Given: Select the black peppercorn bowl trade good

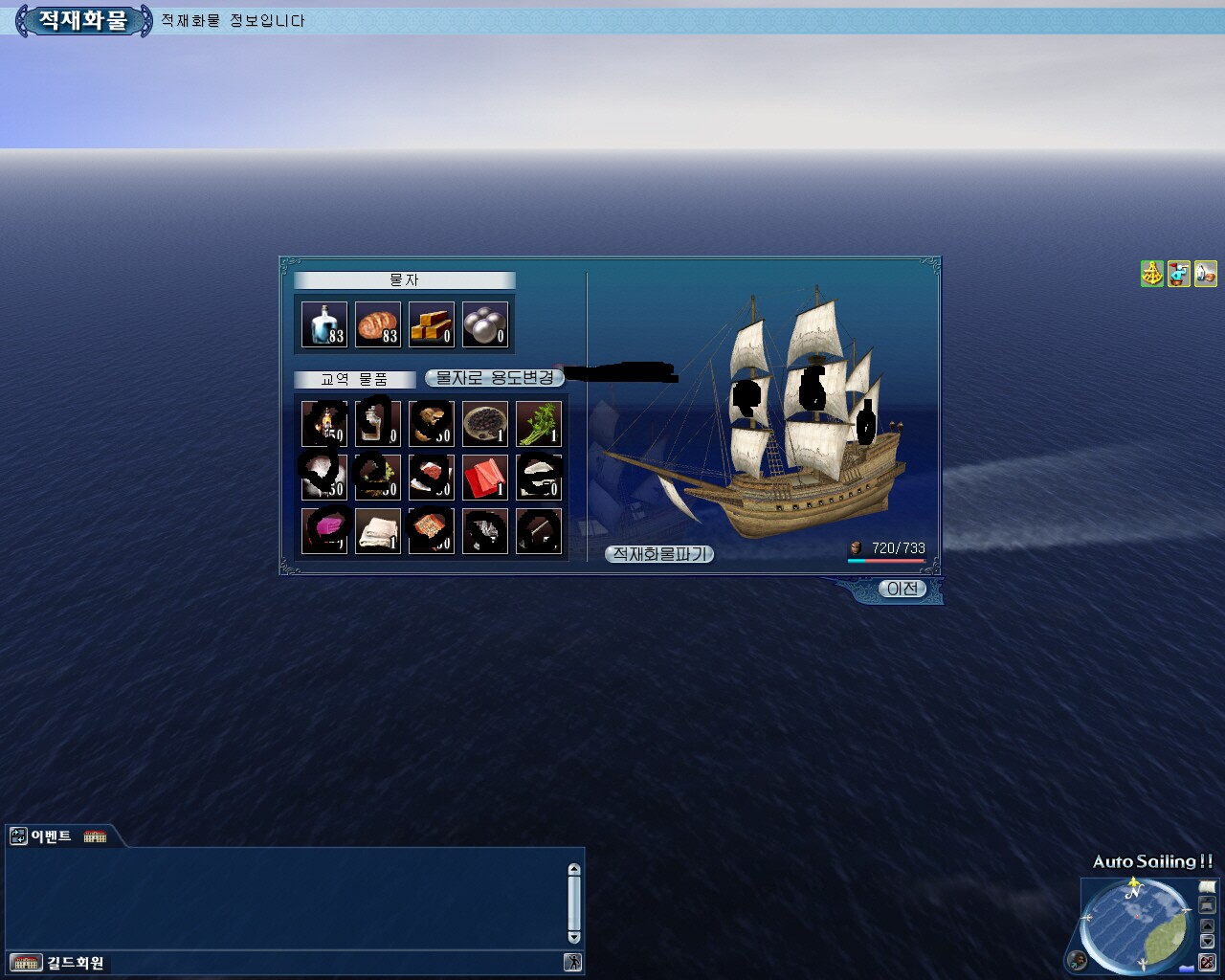Looking at the screenshot, I should 485,423.
